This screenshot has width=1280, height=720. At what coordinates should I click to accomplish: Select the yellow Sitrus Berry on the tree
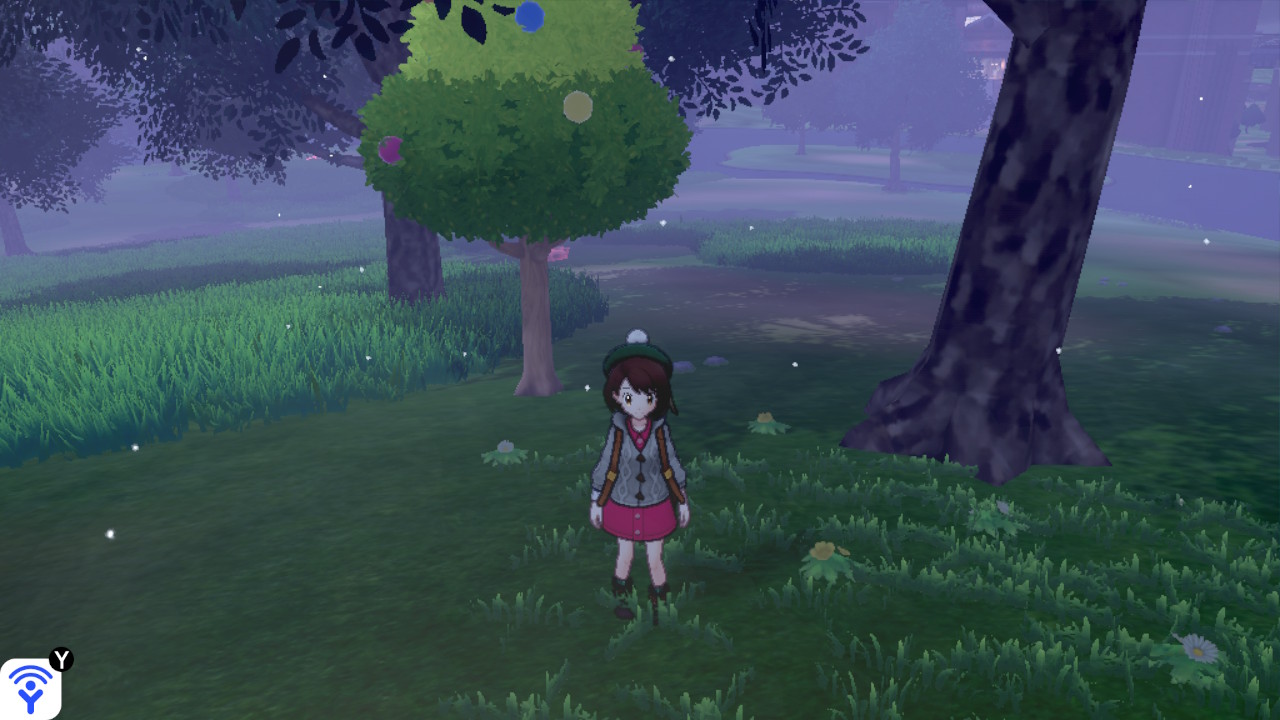tap(577, 106)
